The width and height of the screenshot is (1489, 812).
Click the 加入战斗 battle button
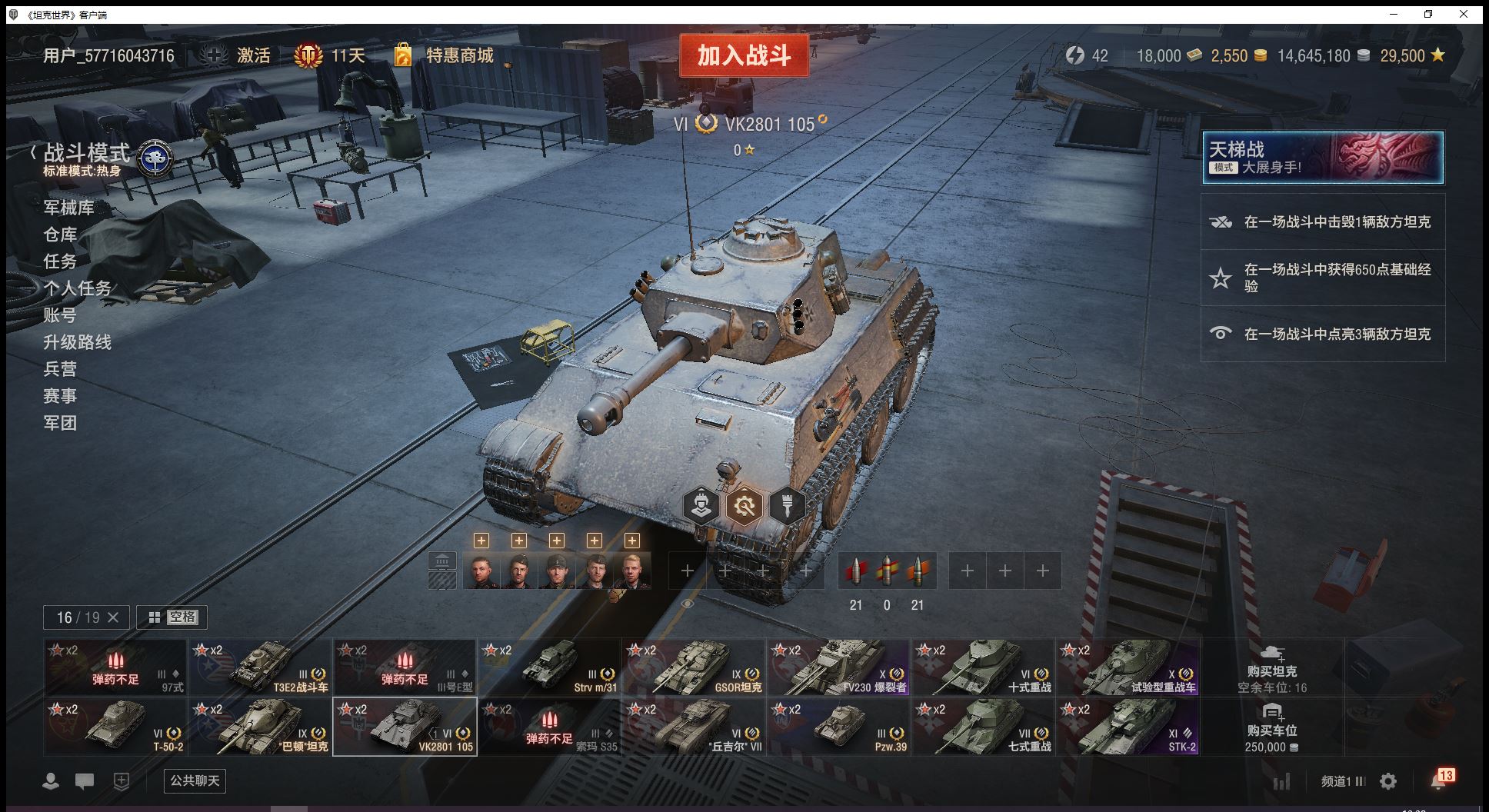pos(744,55)
